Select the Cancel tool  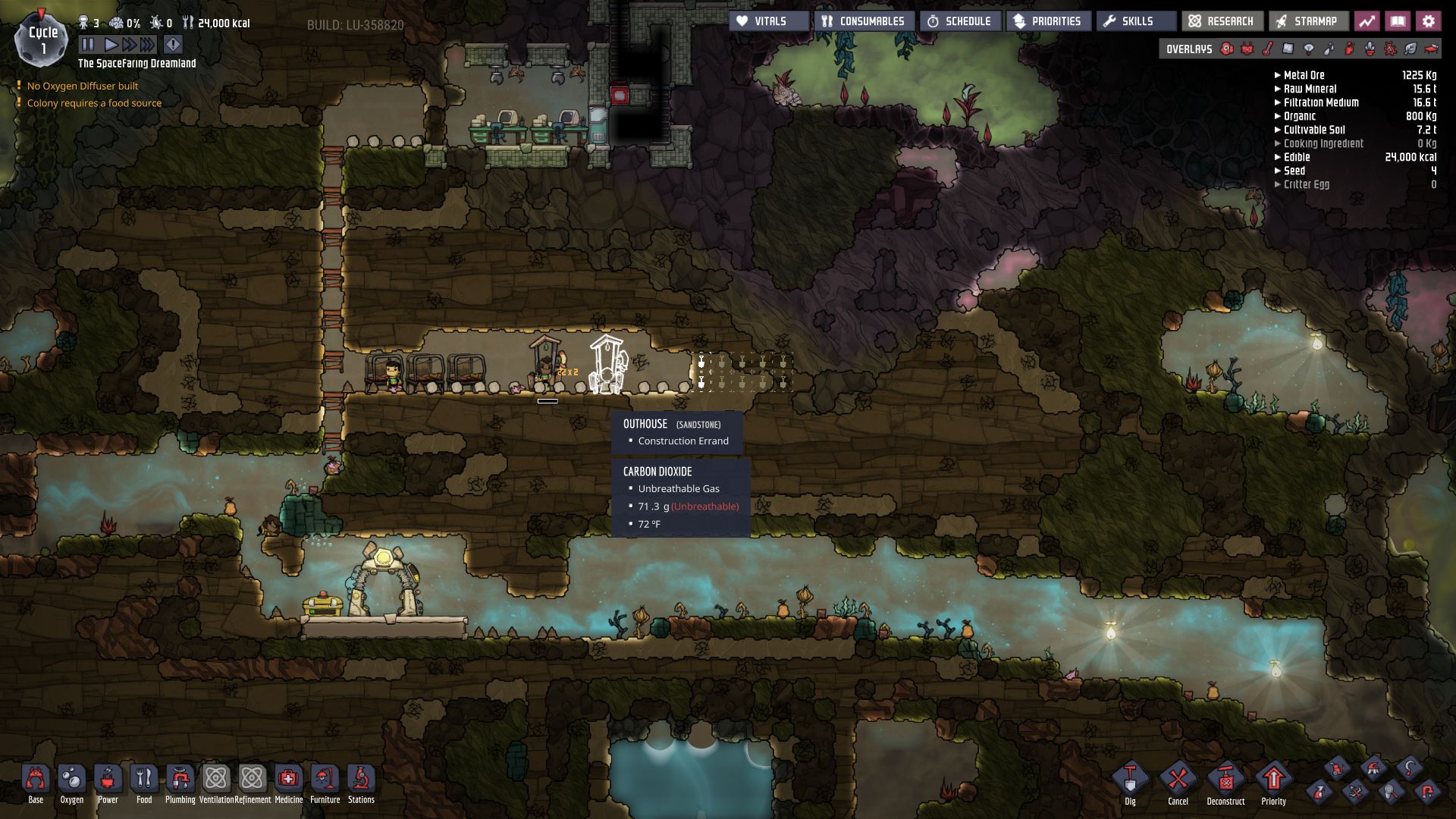1178,780
